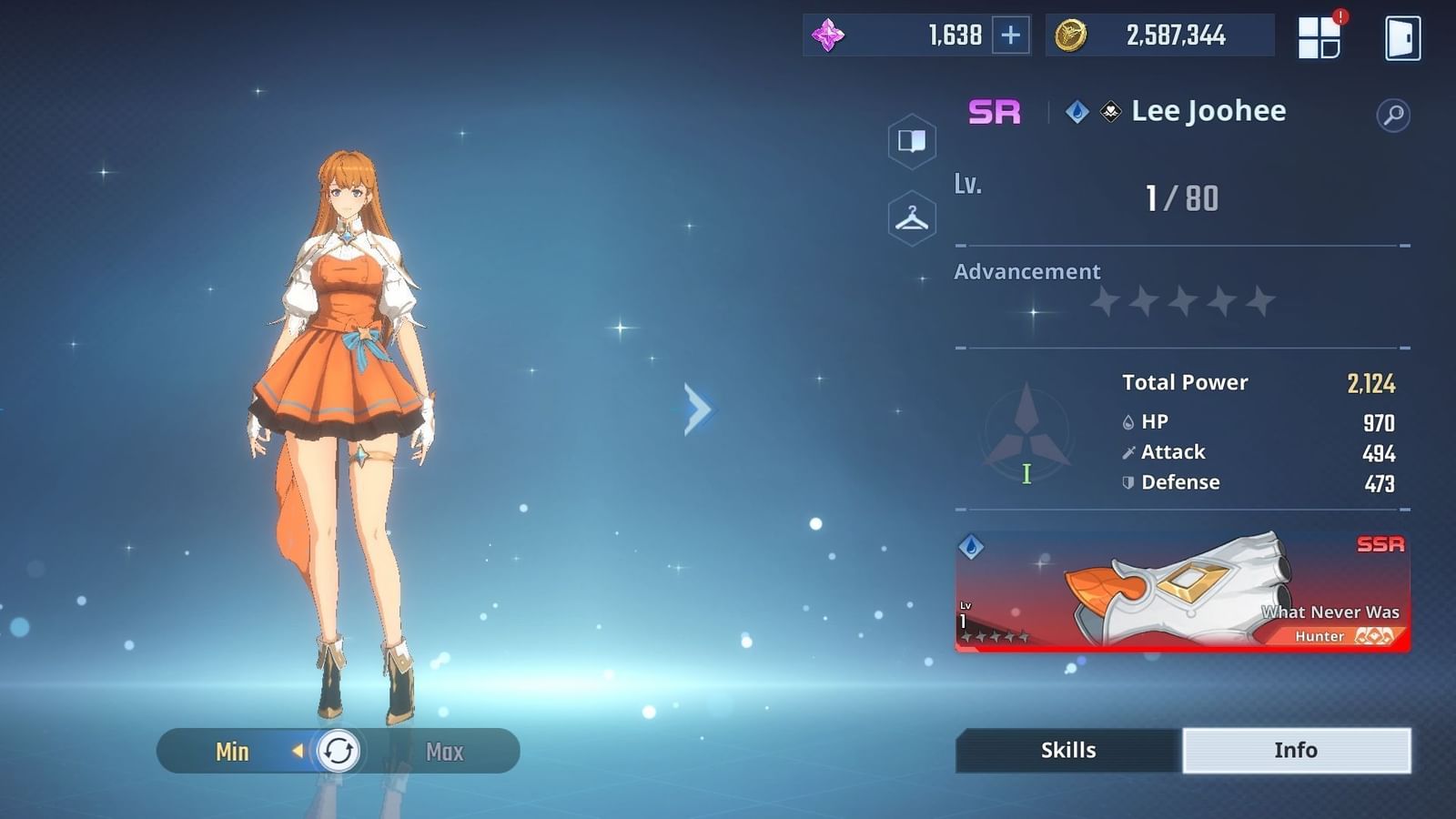Switch to the Skills tab
This screenshot has width=1456, height=819.
[1066, 750]
